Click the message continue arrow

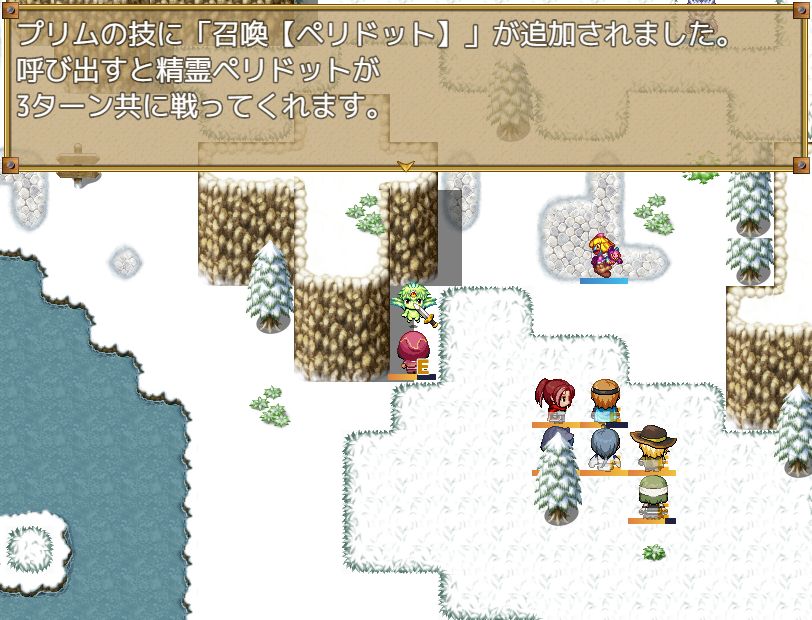pyautogui.click(x=405, y=166)
